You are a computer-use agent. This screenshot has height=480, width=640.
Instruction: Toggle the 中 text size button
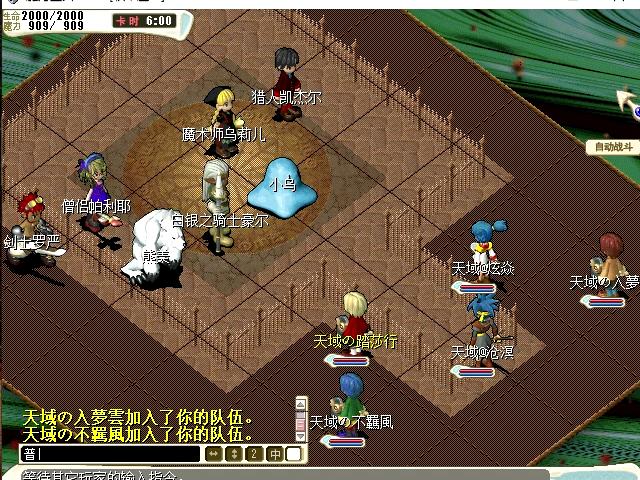pyautogui.click(x=274, y=454)
